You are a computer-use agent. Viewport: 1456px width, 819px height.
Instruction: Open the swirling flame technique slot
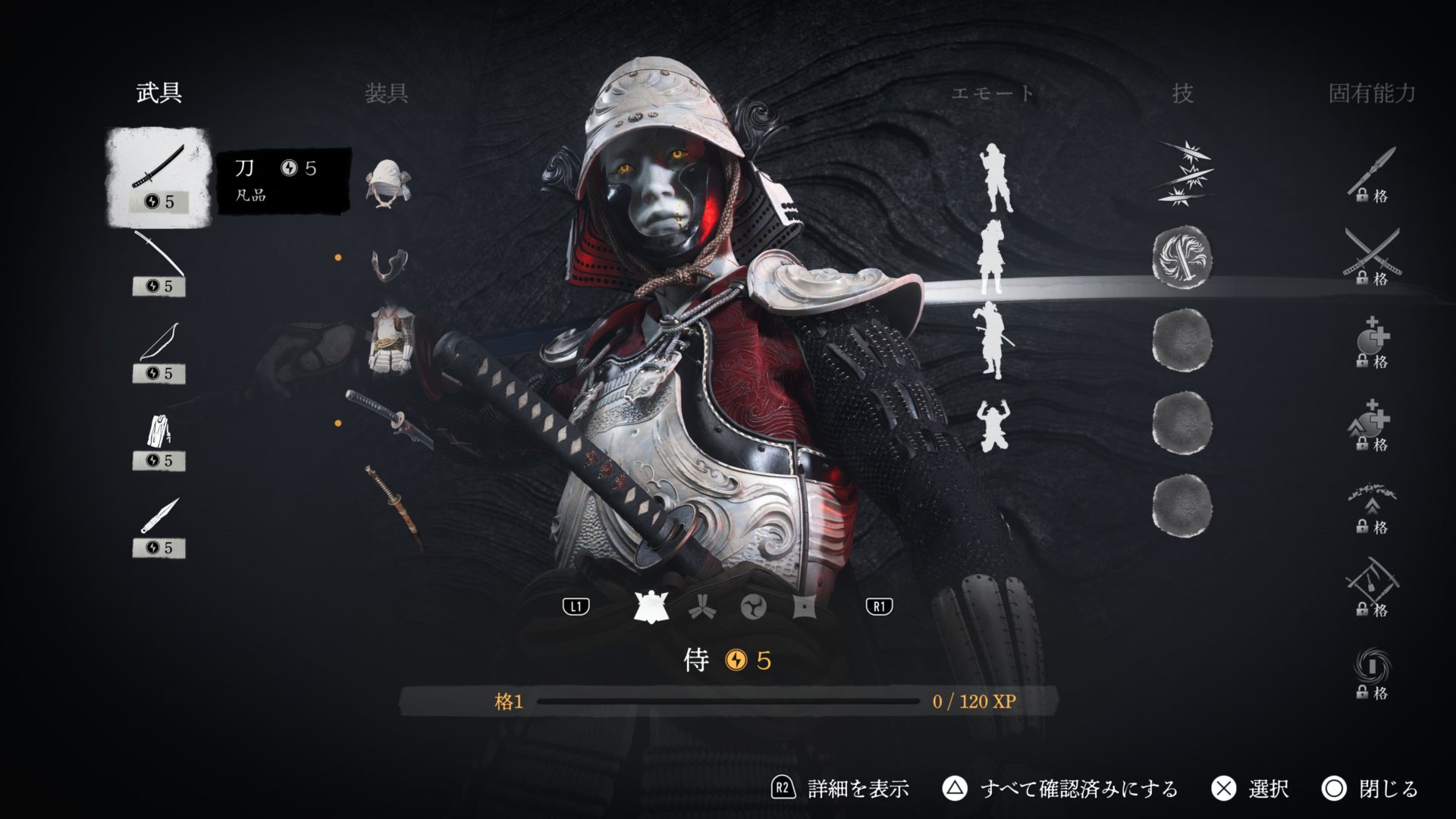(x=1181, y=258)
